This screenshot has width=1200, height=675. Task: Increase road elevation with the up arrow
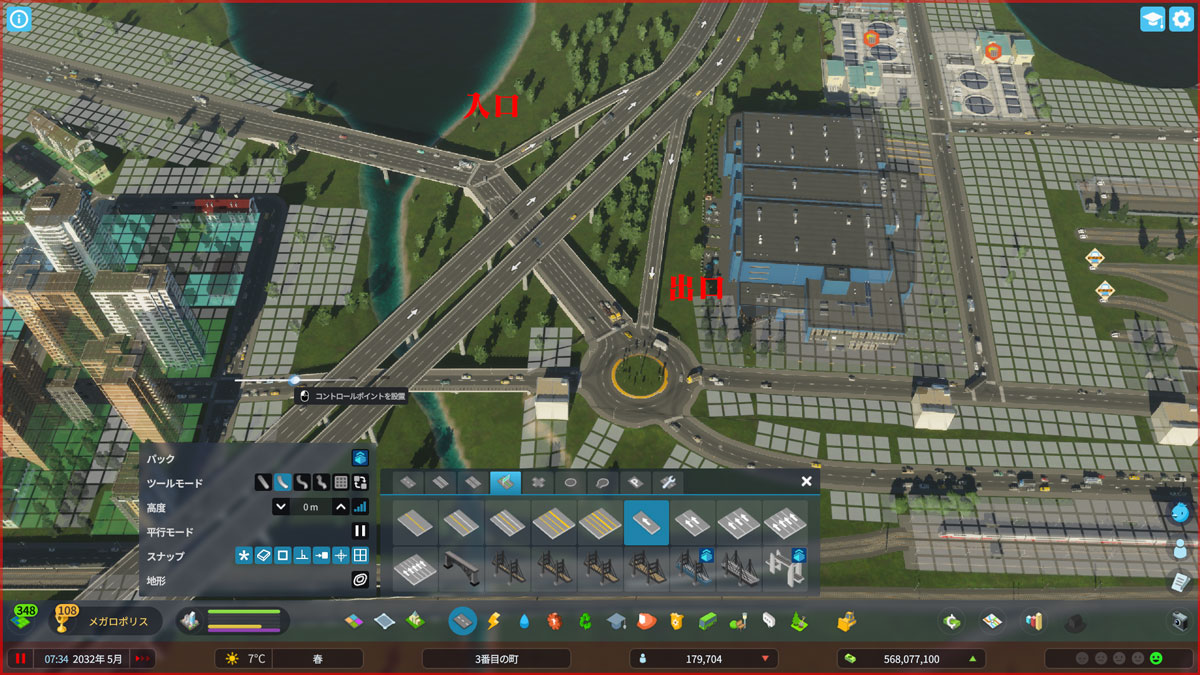tap(340, 507)
